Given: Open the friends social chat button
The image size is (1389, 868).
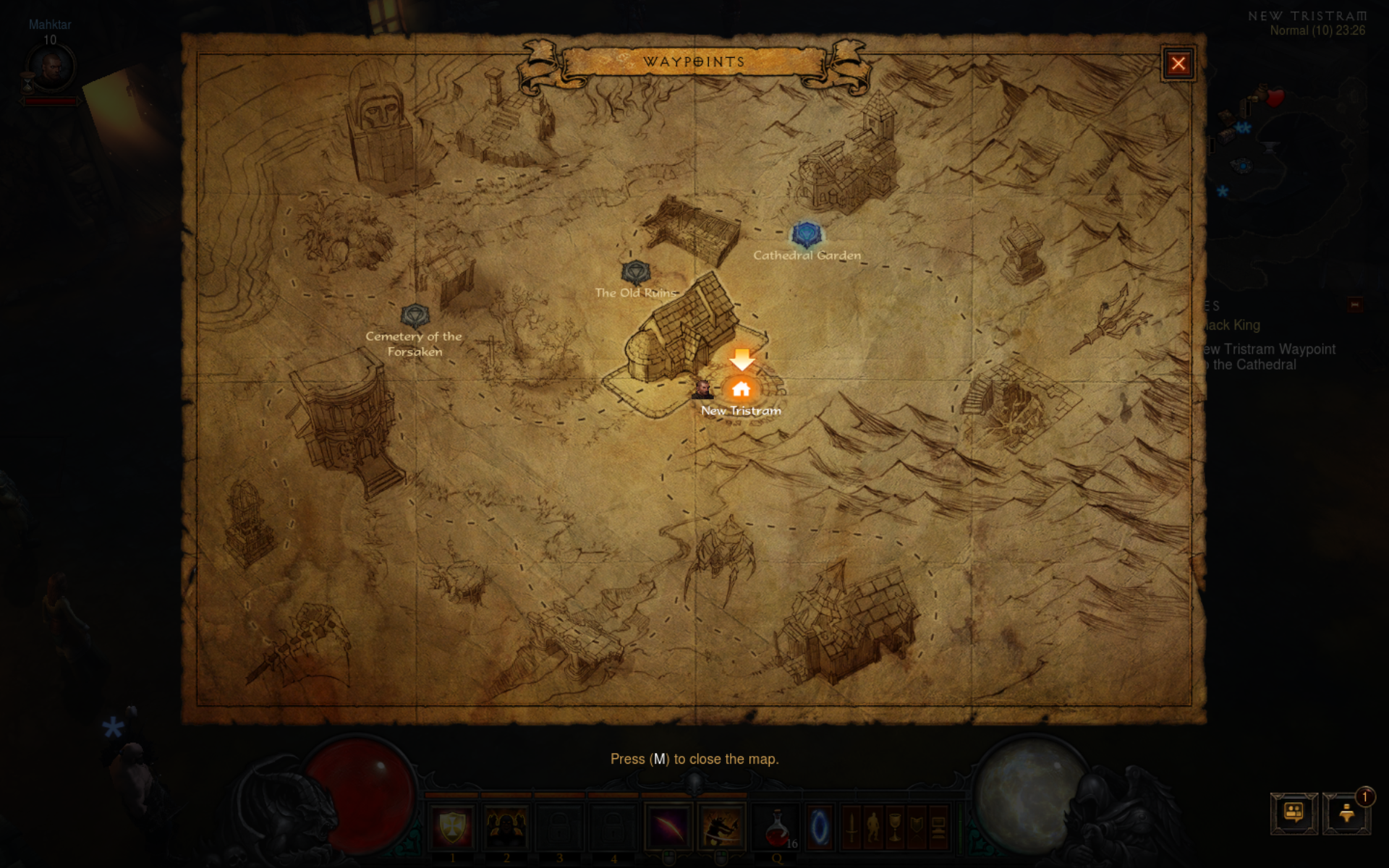Looking at the screenshot, I should pyautogui.click(x=1294, y=813).
